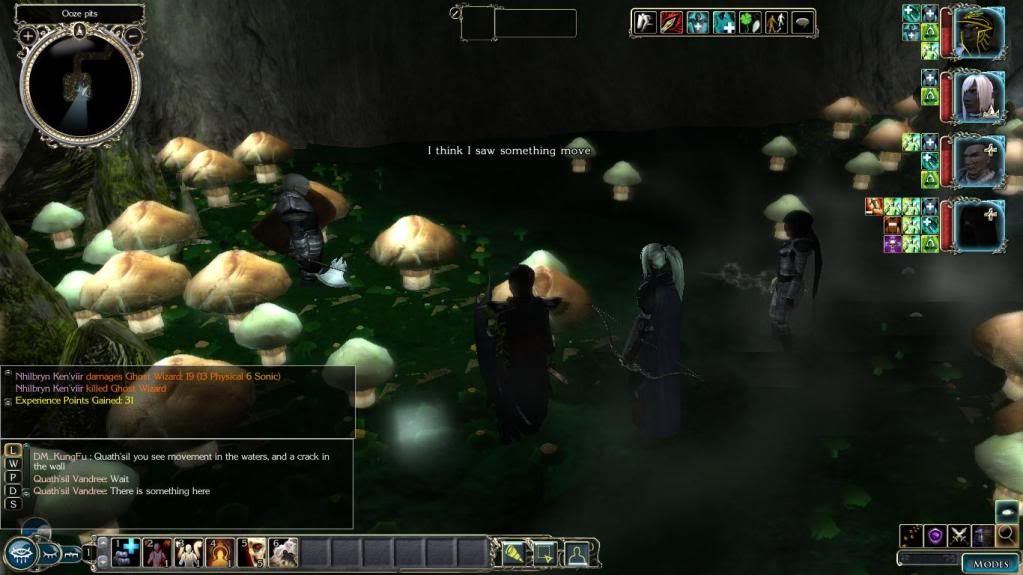Use hotbar slot 4 glowing figure spell
This screenshot has height=575, width=1023.
[x=220, y=551]
